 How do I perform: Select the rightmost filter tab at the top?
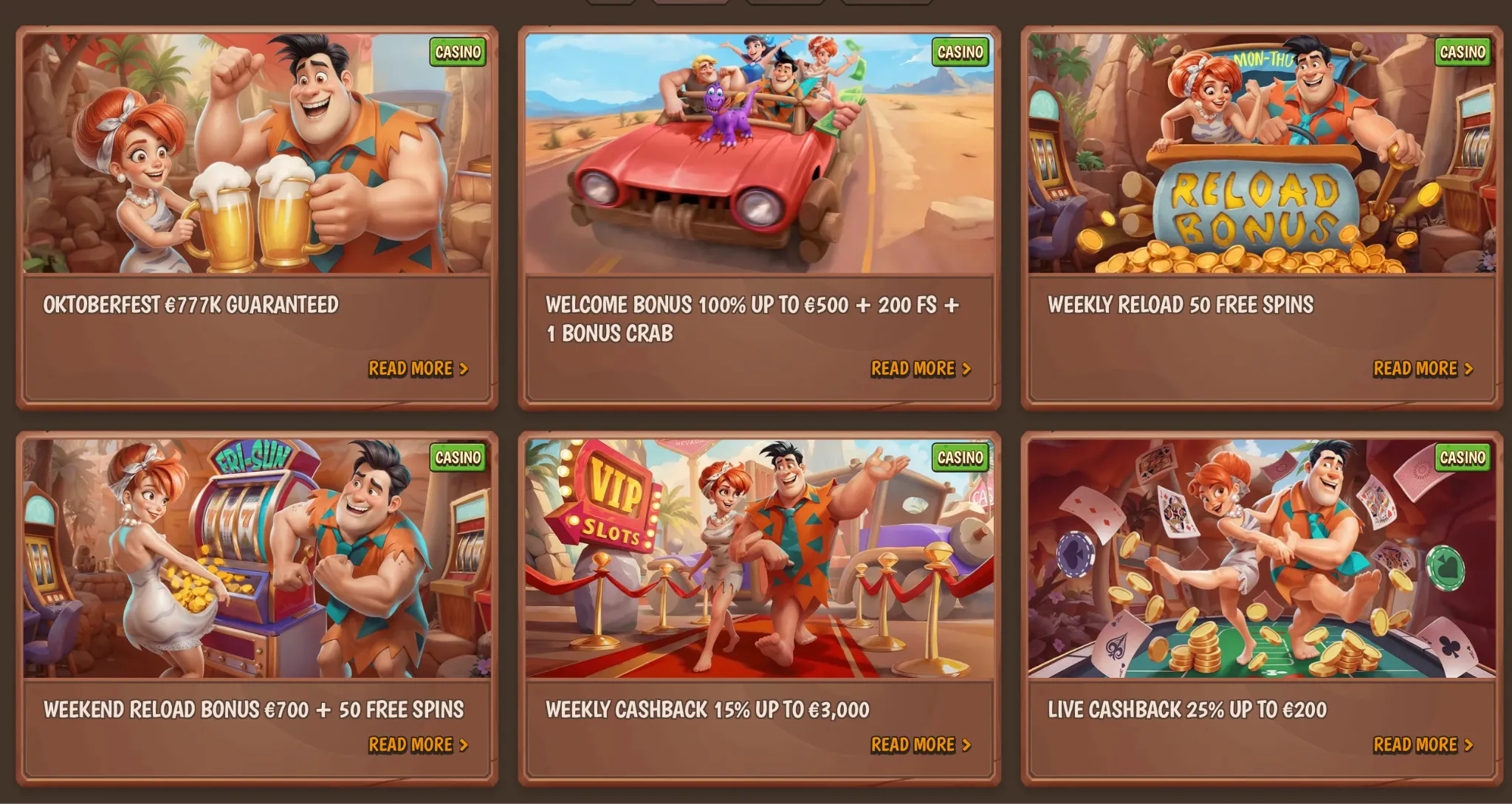coord(886,5)
